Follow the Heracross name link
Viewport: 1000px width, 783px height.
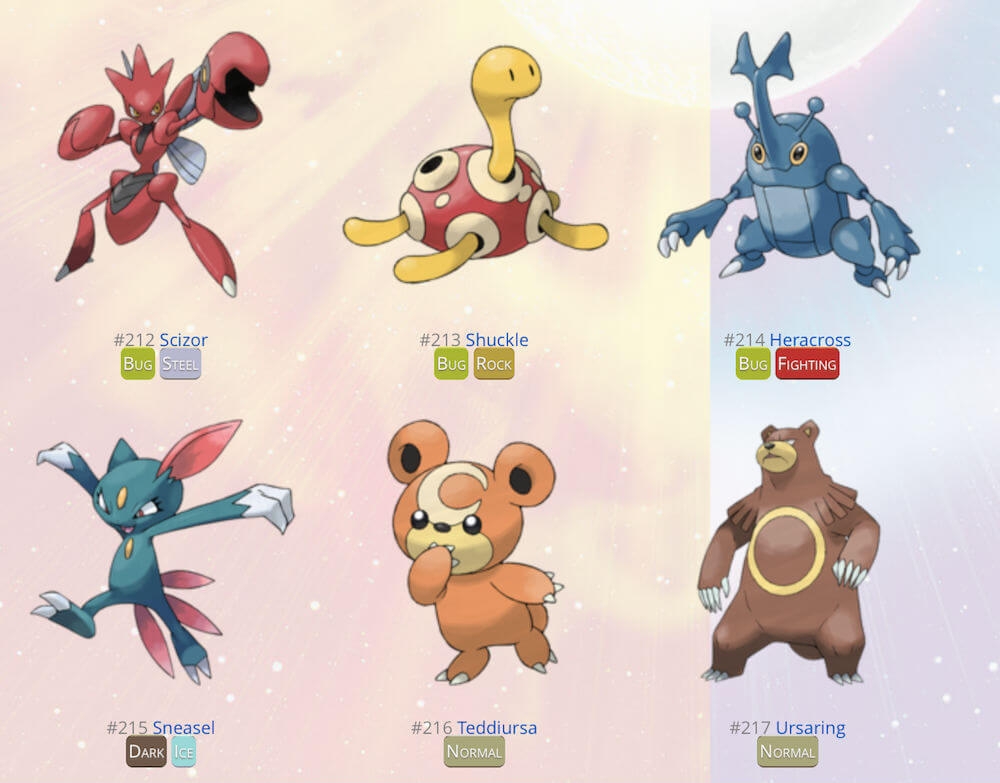tap(810, 340)
